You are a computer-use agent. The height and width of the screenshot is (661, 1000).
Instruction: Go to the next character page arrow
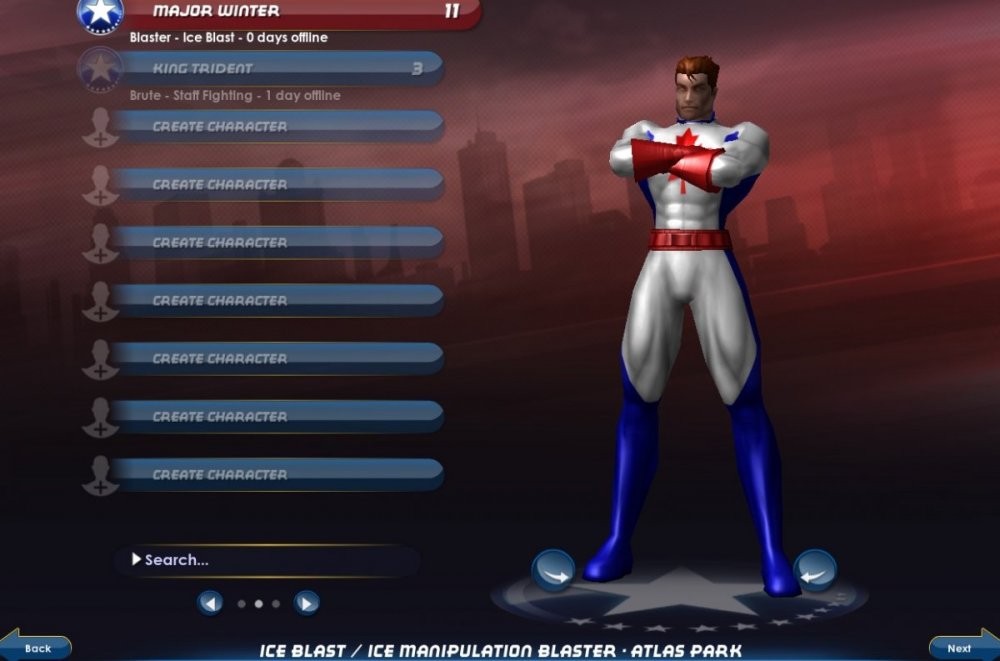coord(307,603)
